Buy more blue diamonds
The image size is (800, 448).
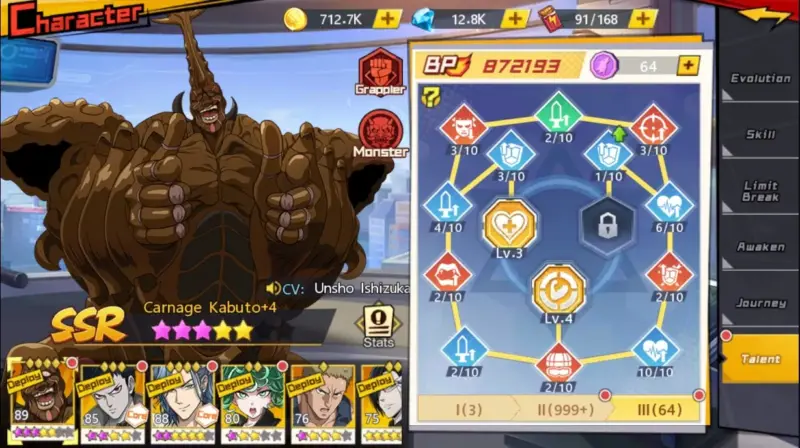click(x=515, y=18)
